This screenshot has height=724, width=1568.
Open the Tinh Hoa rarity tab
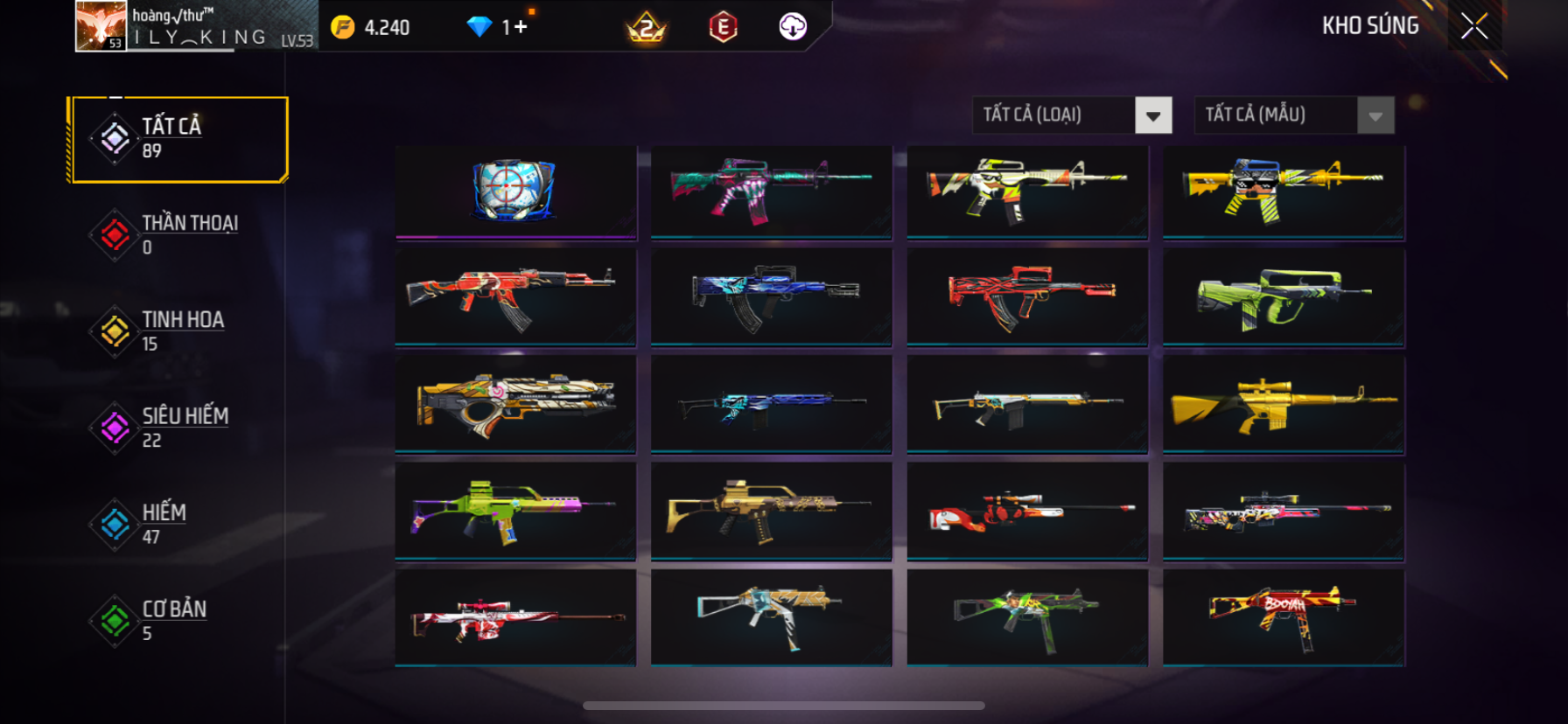(x=179, y=331)
